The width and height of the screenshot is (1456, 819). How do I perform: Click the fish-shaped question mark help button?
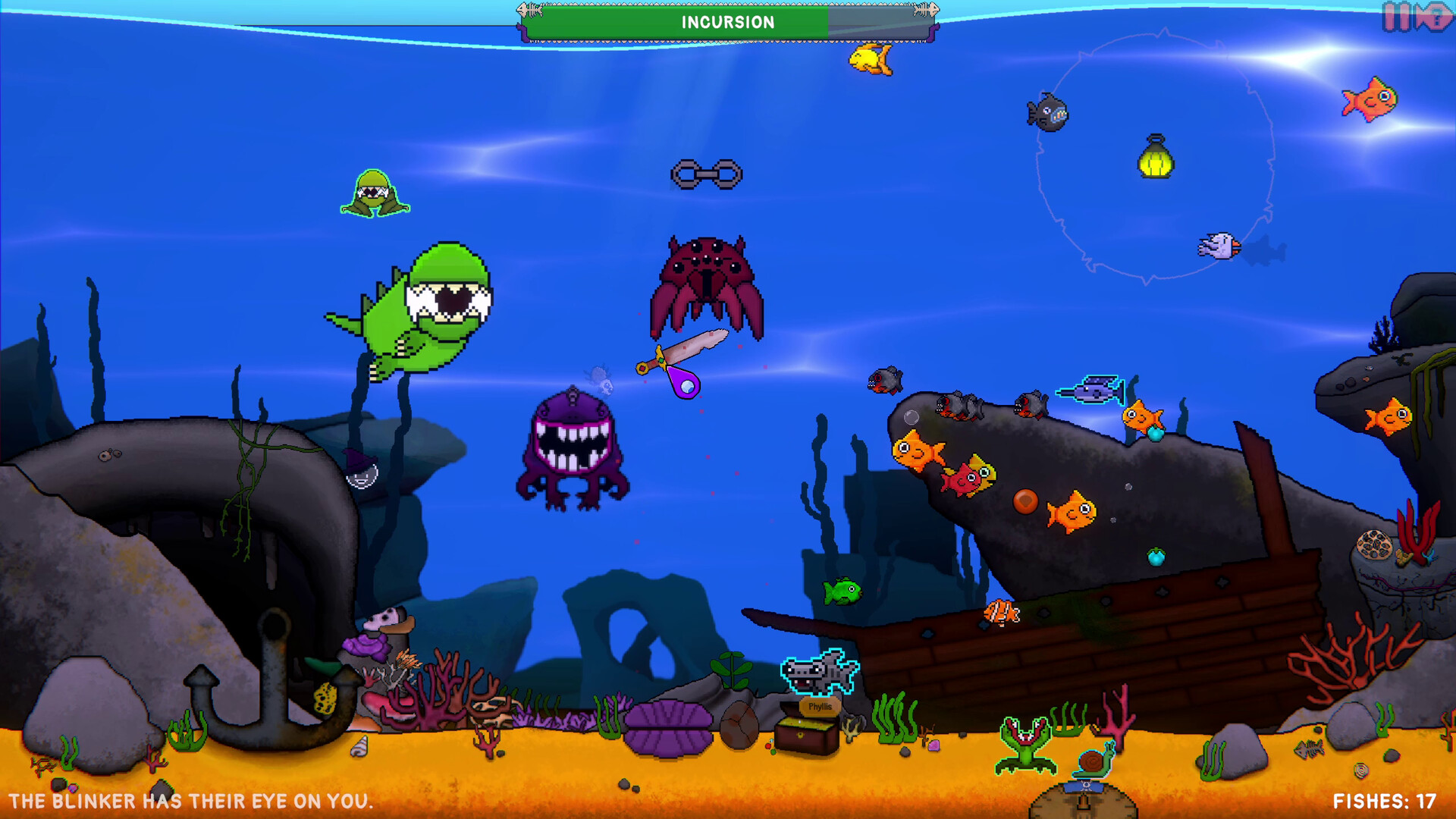coord(1435,17)
